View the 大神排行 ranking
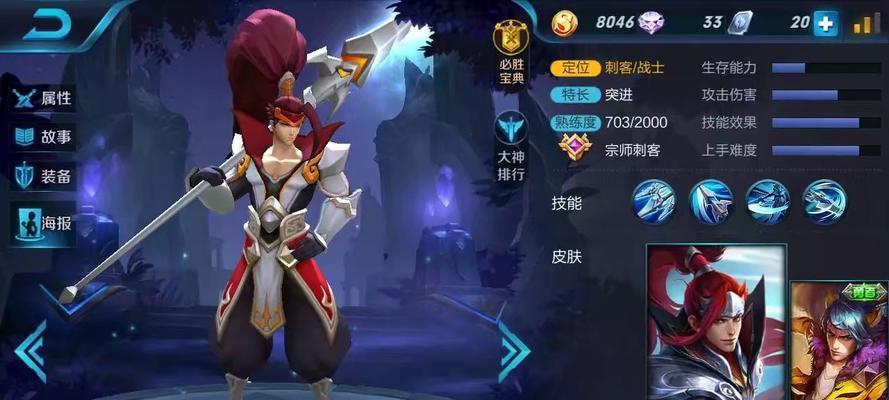The height and width of the screenshot is (400, 889). pos(510,143)
